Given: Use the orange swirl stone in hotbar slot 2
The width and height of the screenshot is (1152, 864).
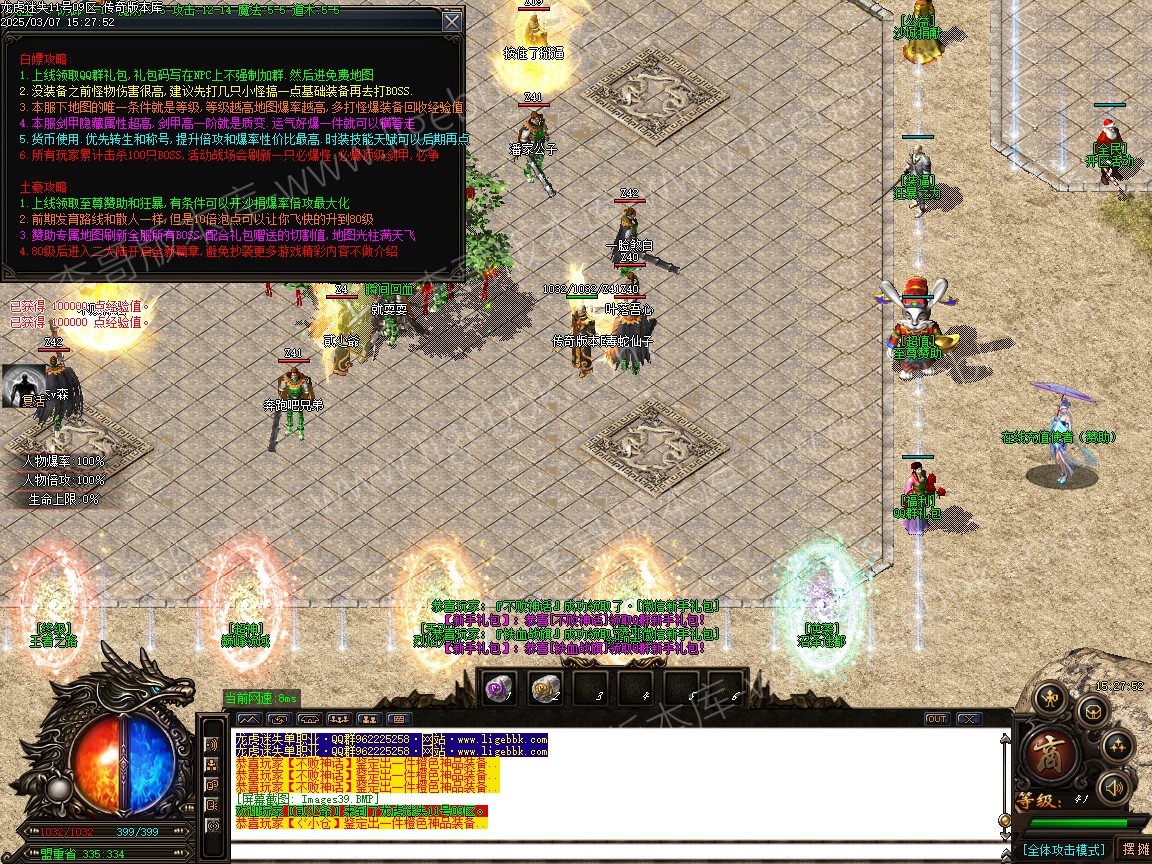Looking at the screenshot, I should pyautogui.click(x=545, y=688).
